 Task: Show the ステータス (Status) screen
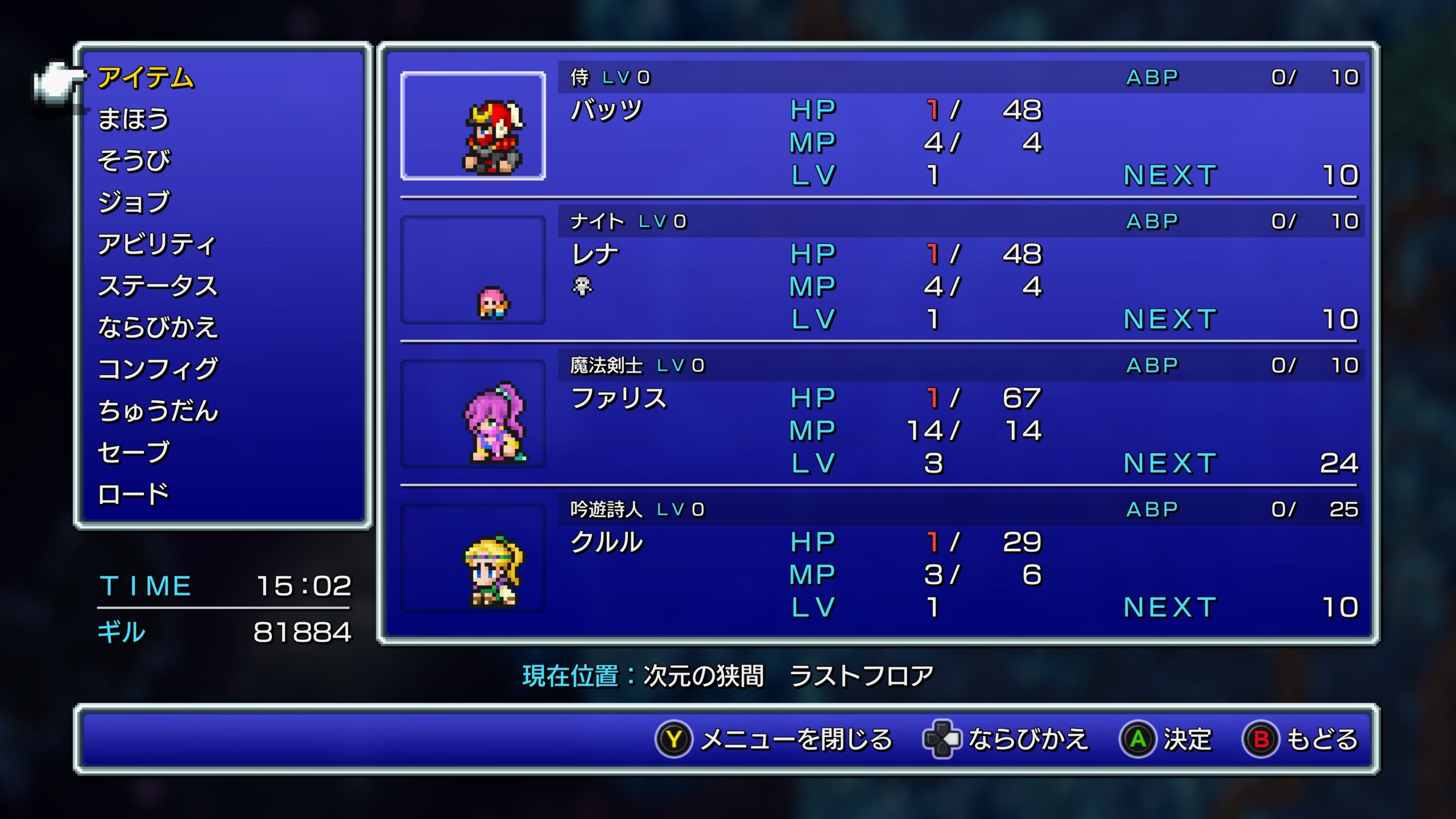click(158, 286)
